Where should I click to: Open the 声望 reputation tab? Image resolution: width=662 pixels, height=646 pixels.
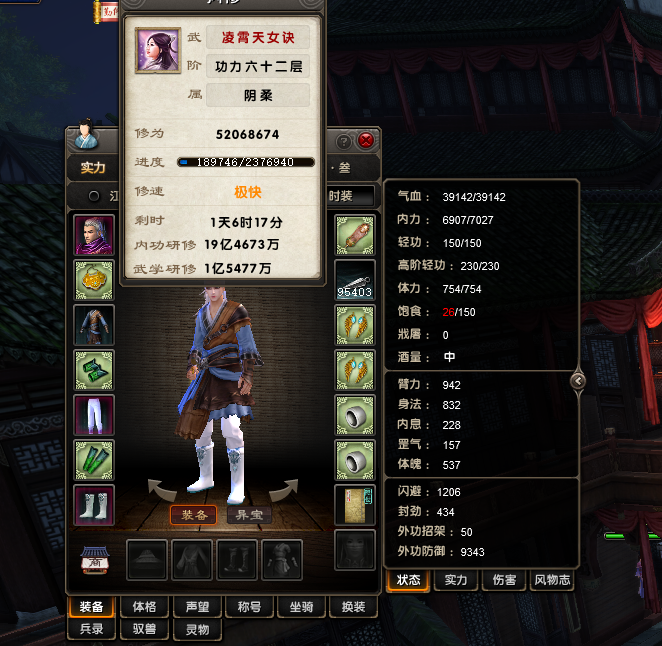[196, 607]
